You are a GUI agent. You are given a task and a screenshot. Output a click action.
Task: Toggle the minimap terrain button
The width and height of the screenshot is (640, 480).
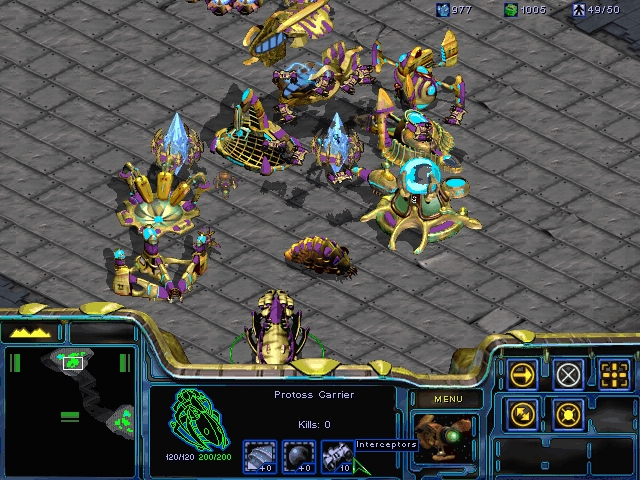click(33, 331)
